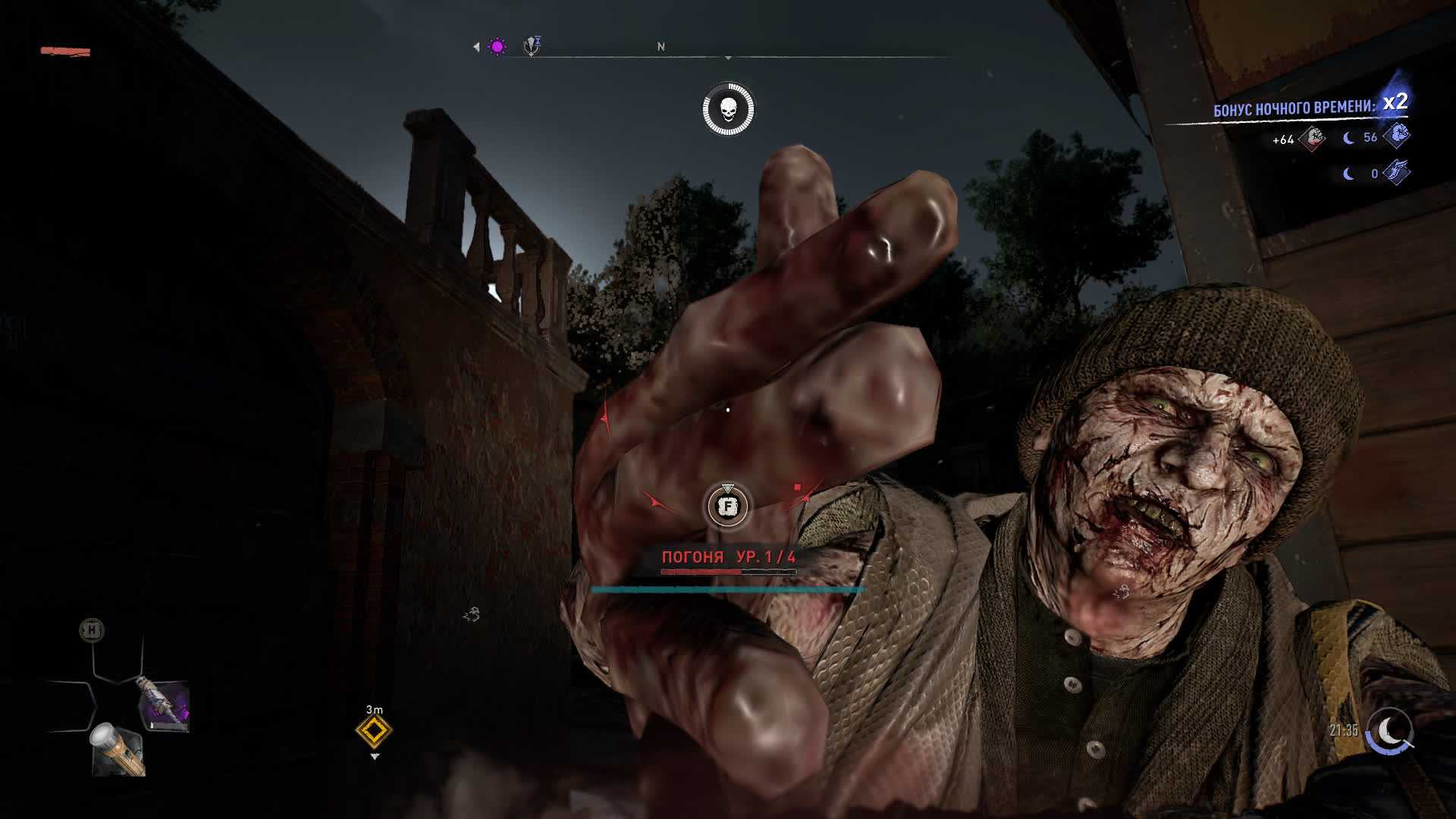Select the wrapped melee weapon slot
1456x819 pixels.
click(163, 706)
